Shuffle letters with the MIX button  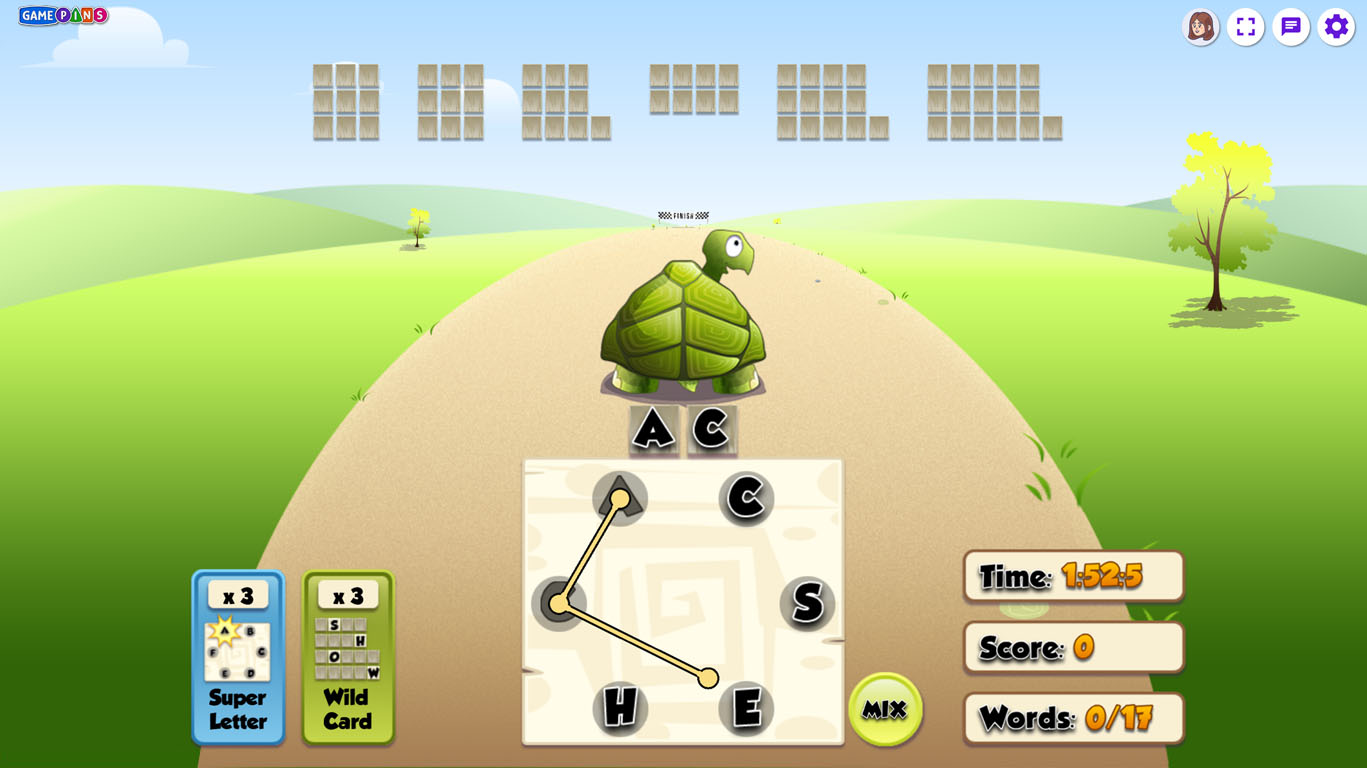coord(885,709)
